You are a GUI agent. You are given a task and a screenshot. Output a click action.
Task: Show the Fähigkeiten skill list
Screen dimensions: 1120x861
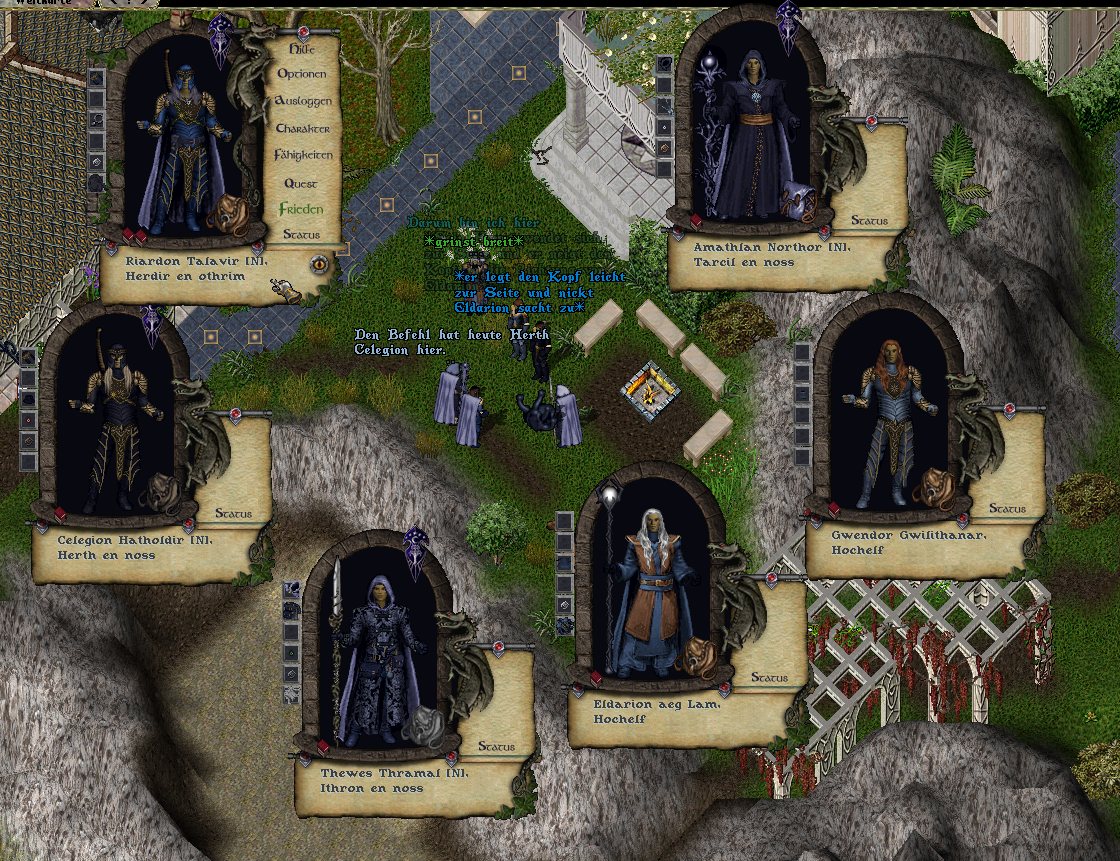(x=303, y=156)
